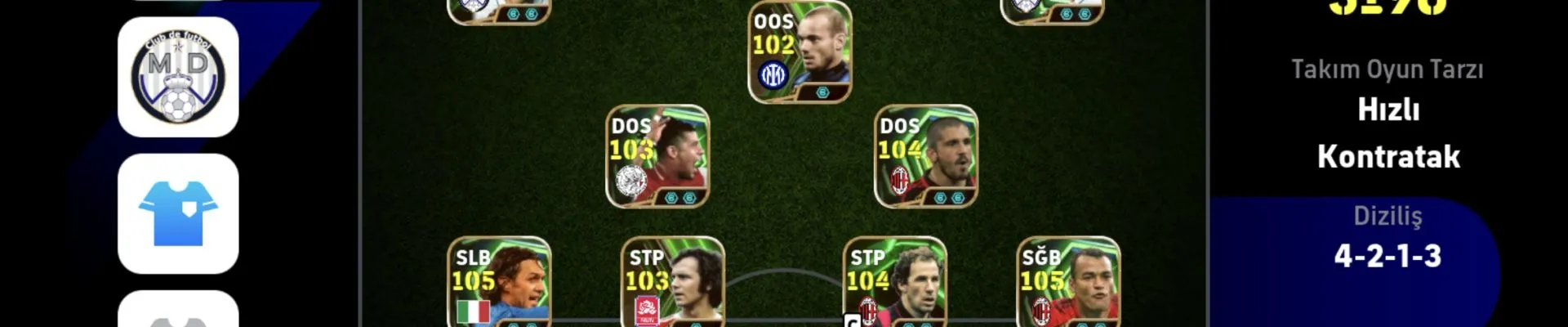Choose the SĞB 105 right-back card
1568x327 pixels.
pos(1068,284)
